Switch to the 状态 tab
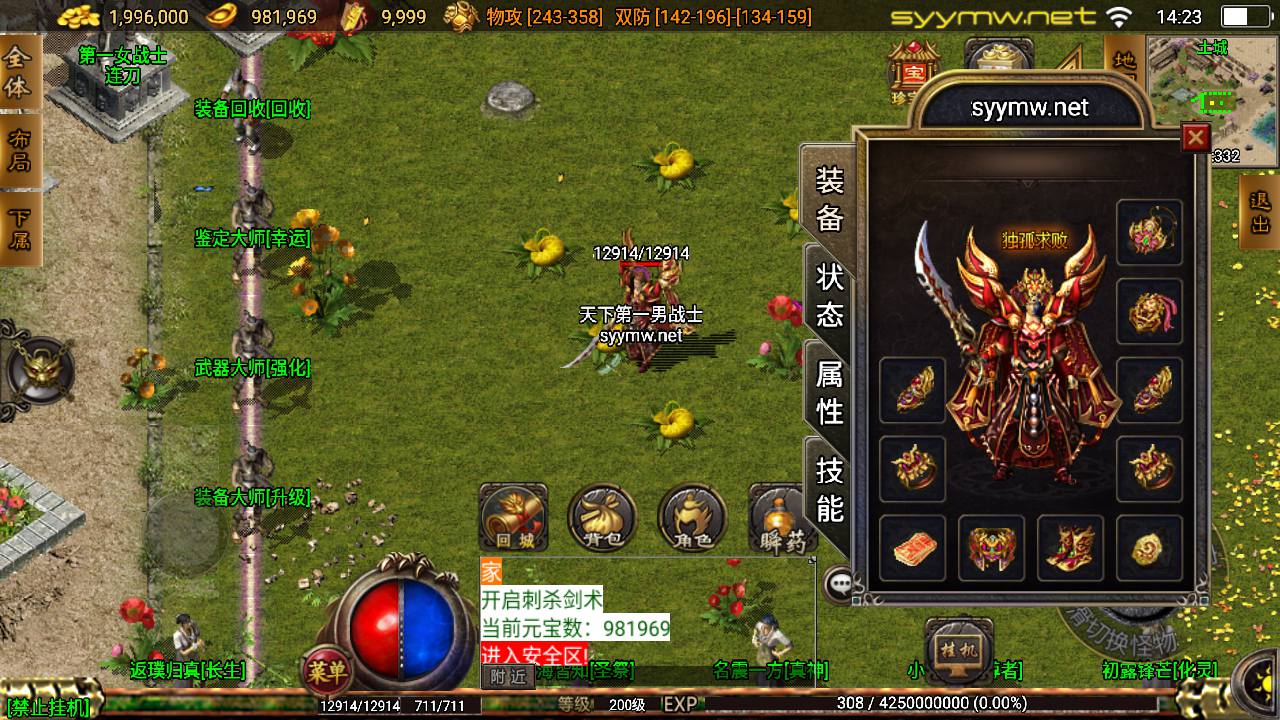 830,296
